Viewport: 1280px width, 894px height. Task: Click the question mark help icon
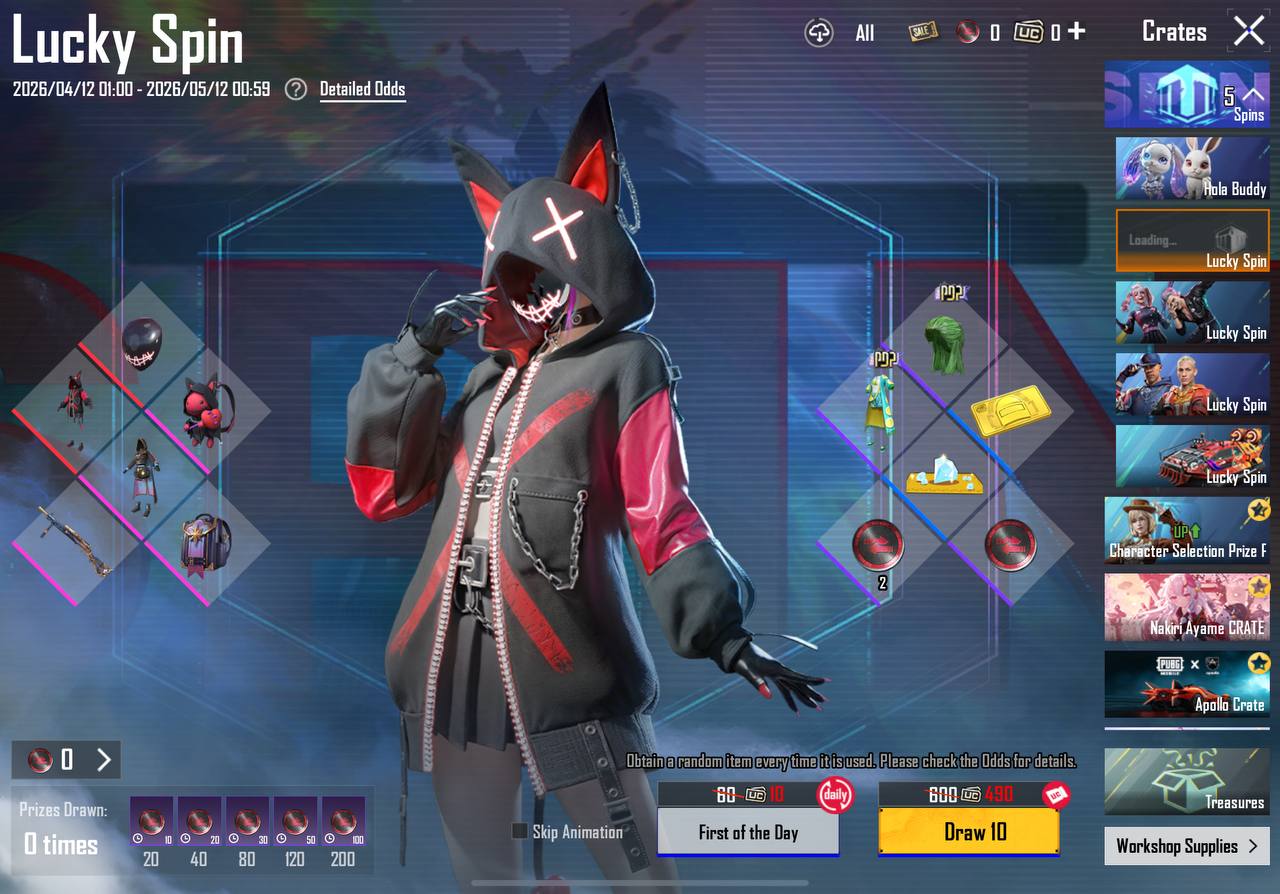295,89
